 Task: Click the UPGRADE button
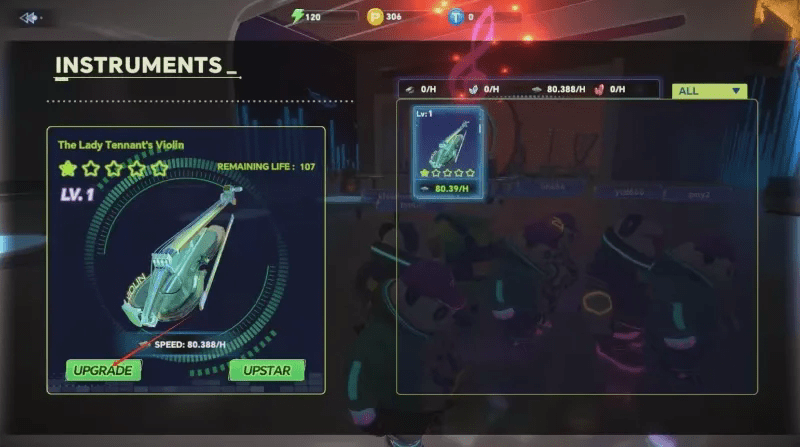tap(103, 370)
